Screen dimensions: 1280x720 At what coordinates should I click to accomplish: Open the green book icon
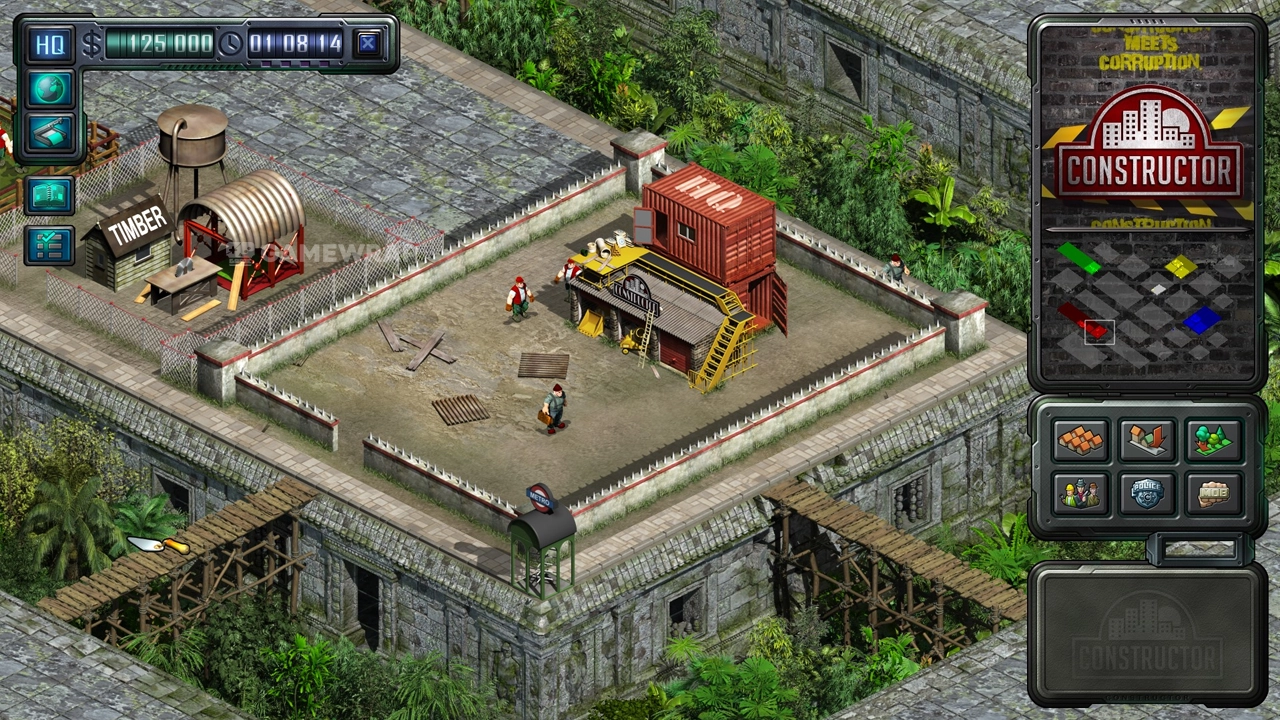pos(50,195)
